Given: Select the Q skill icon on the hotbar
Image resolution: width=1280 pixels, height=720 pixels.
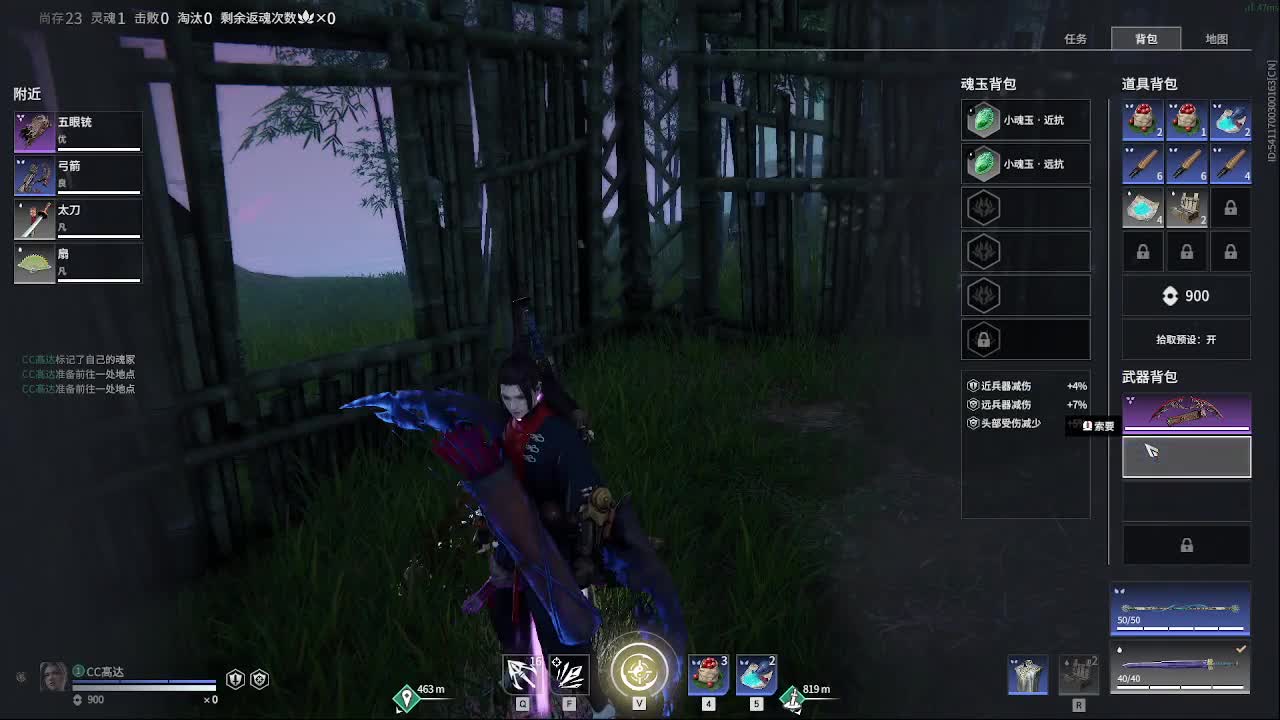Looking at the screenshot, I should [x=522, y=675].
